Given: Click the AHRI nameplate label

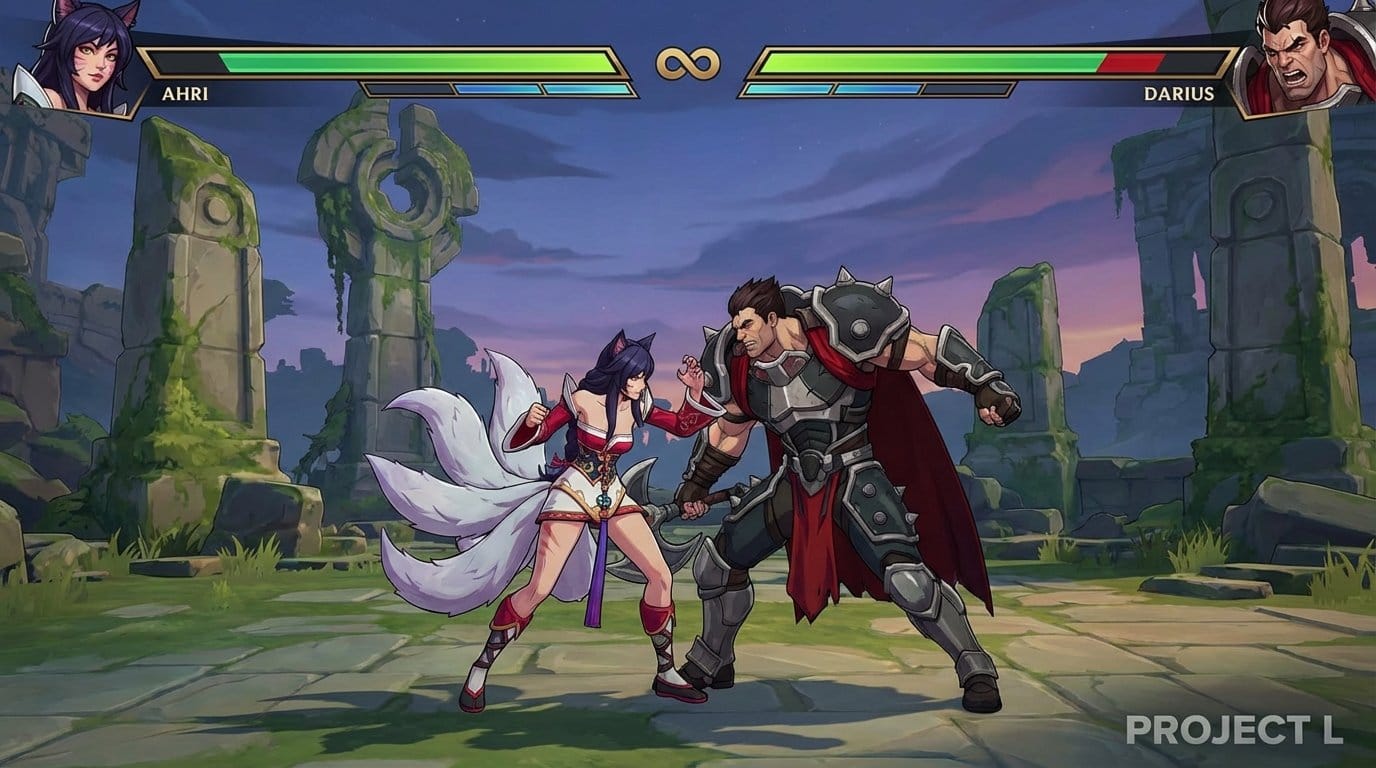Looking at the screenshot, I should click(185, 95).
